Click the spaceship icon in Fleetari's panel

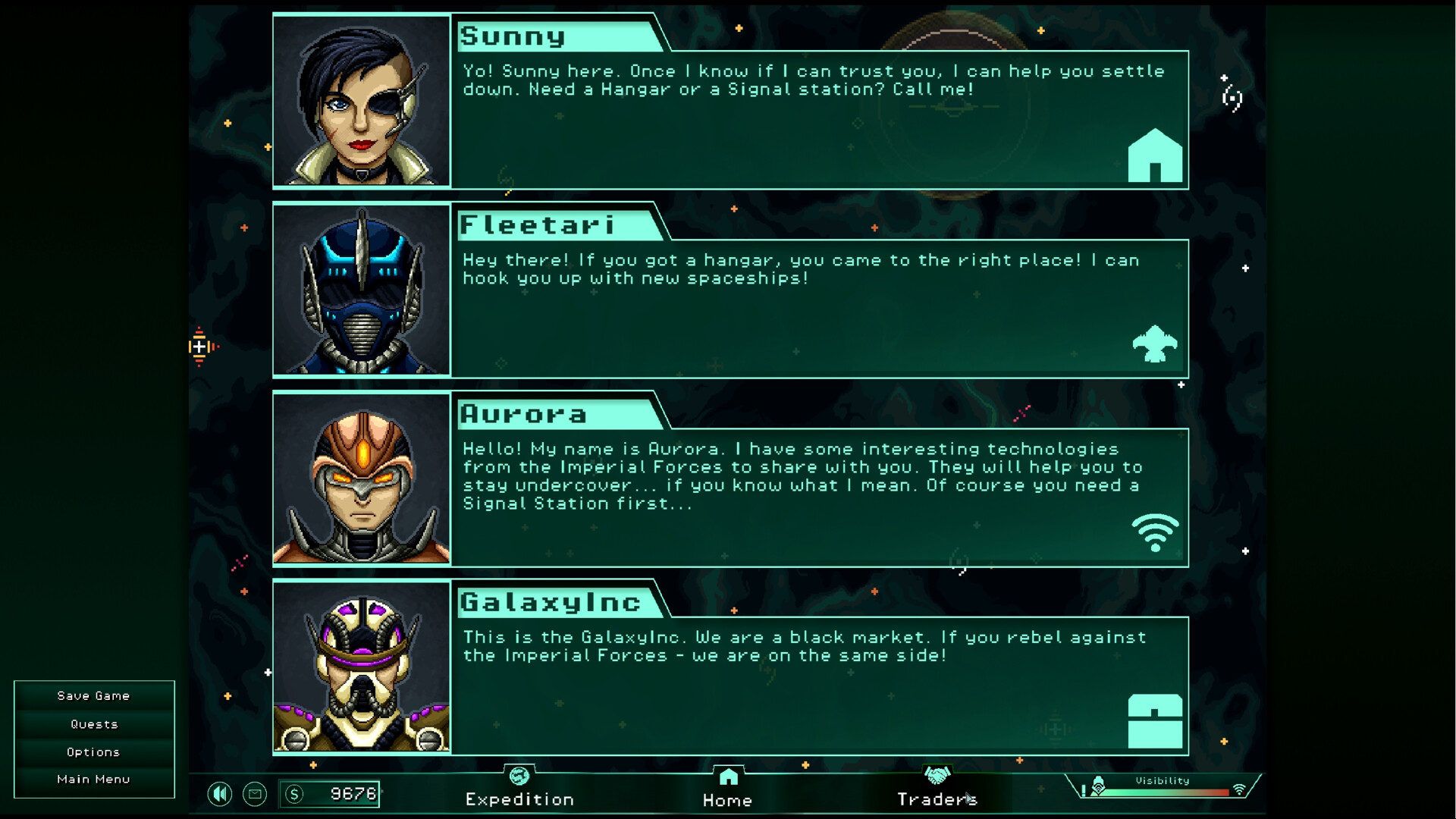point(1154,345)
